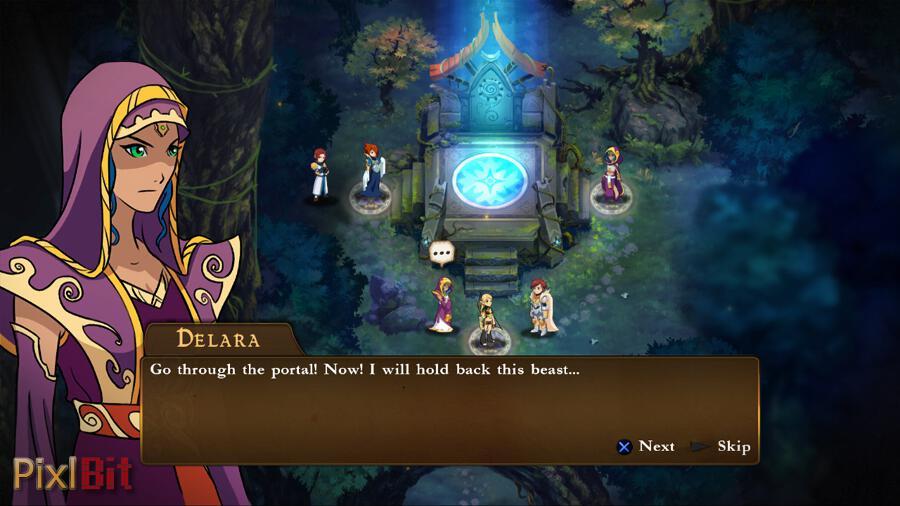Skip the cutscene dialogue
Viewport: 900px width, 506px height.
click(722, 446)
